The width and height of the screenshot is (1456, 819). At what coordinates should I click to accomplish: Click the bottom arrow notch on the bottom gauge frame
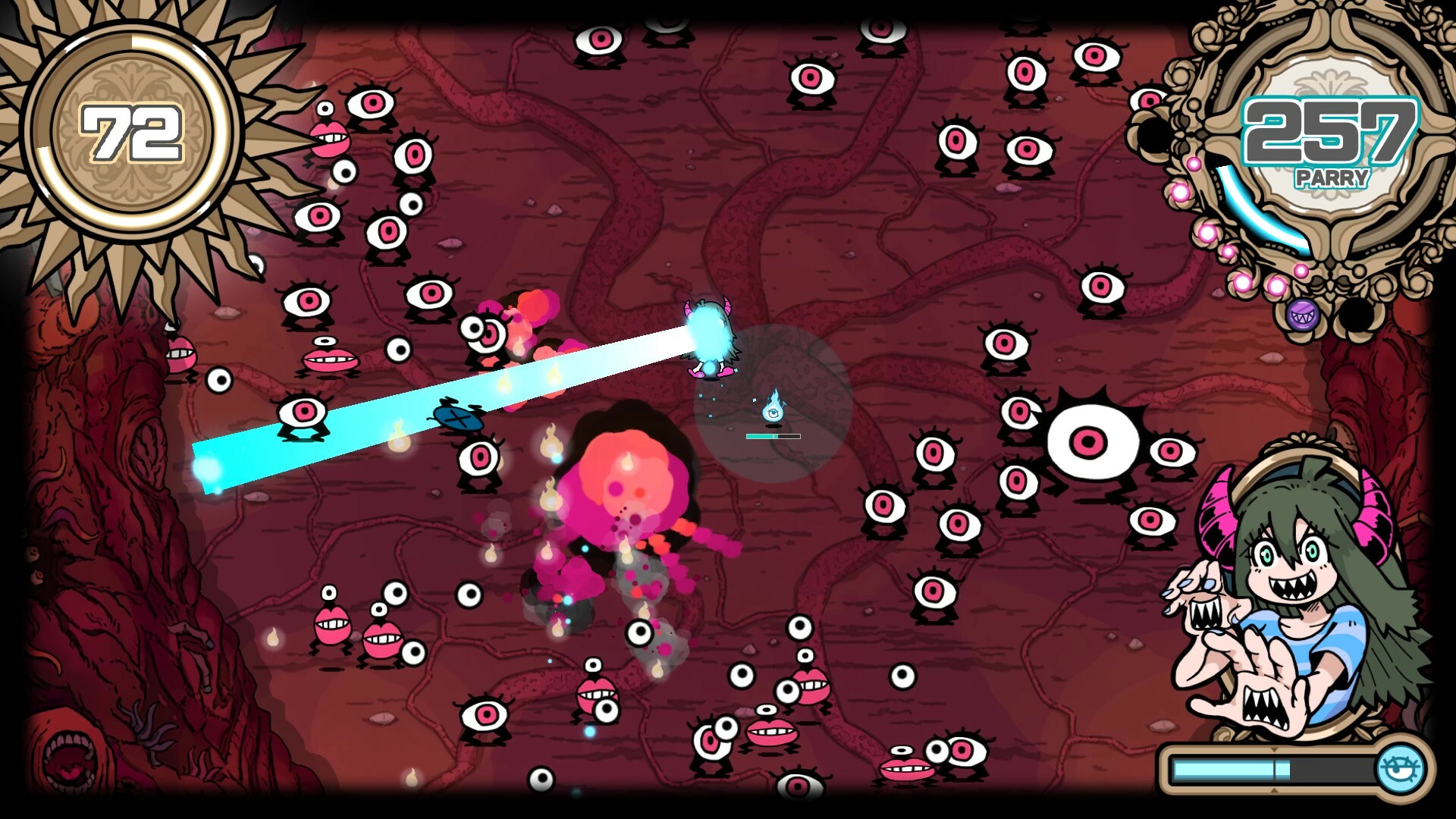click(1275, 789)
